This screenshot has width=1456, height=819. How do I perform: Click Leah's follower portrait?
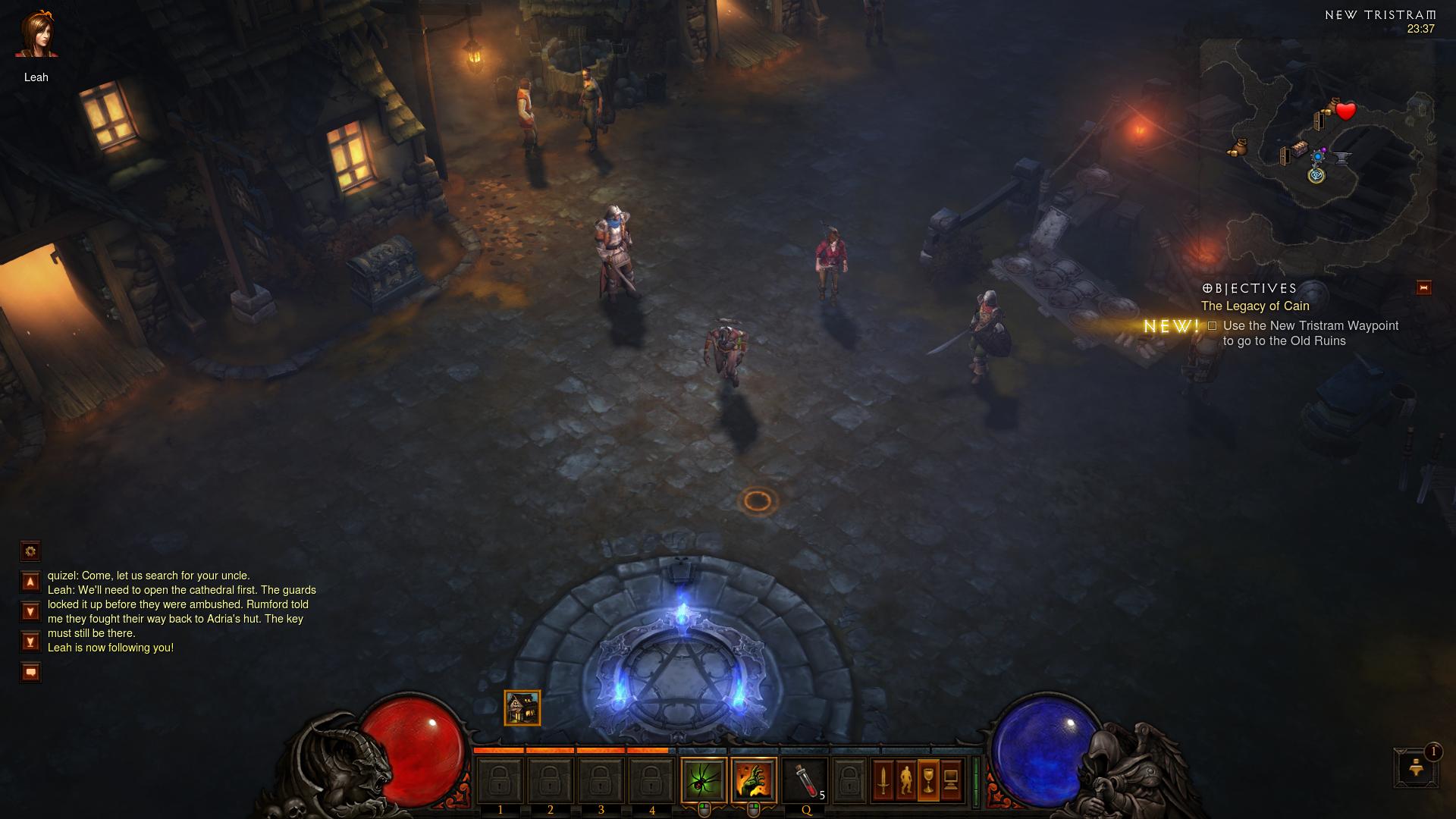point(36,36)
